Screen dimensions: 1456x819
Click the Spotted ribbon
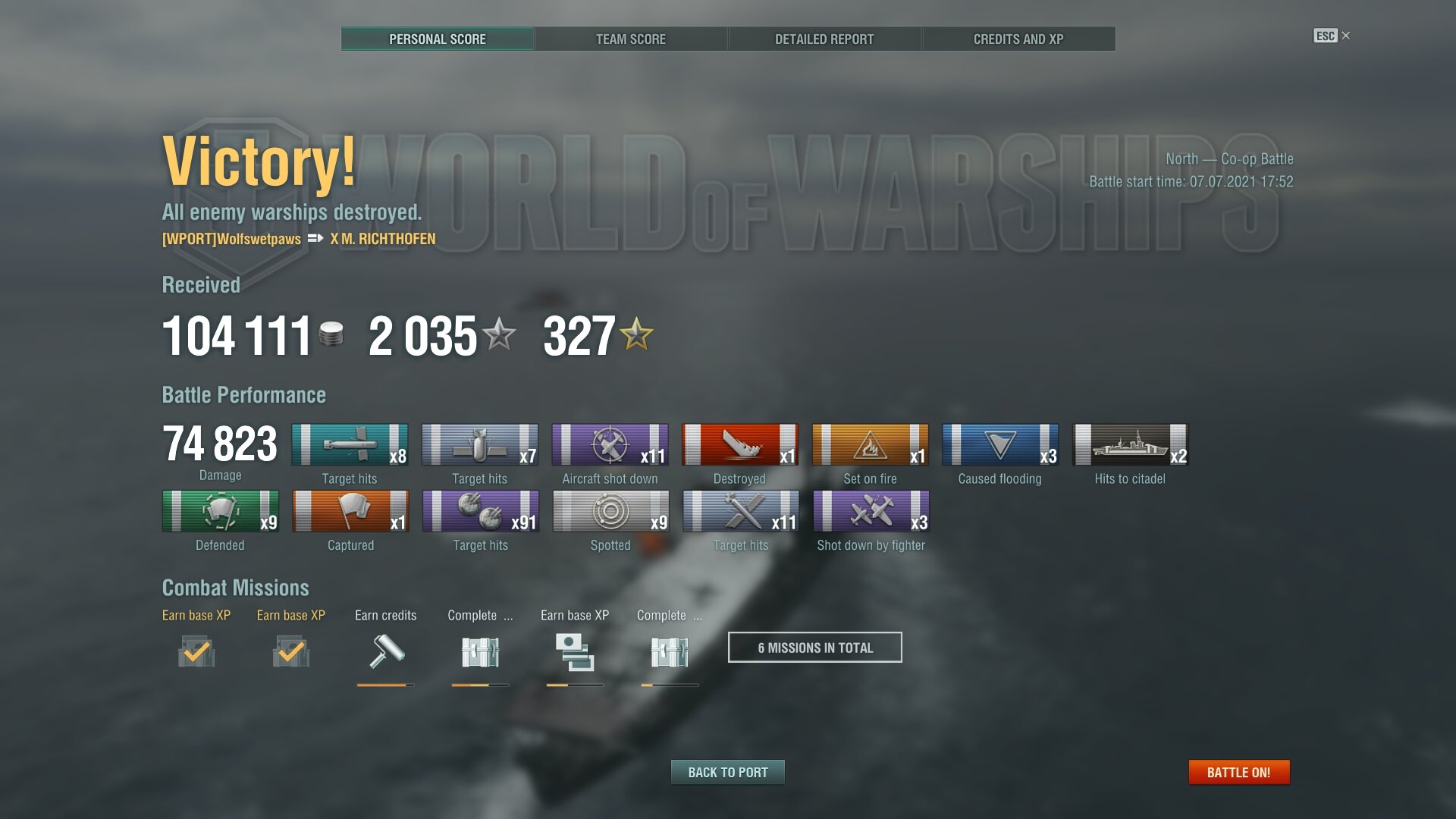pos(610,511)
